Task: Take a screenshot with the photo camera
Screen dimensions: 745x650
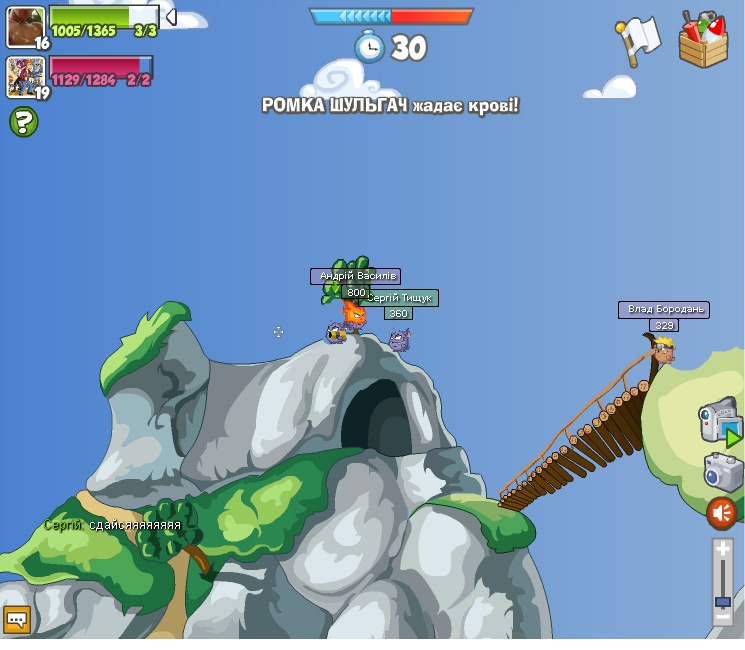Action: pyautogui.click(x=722, y=472)
